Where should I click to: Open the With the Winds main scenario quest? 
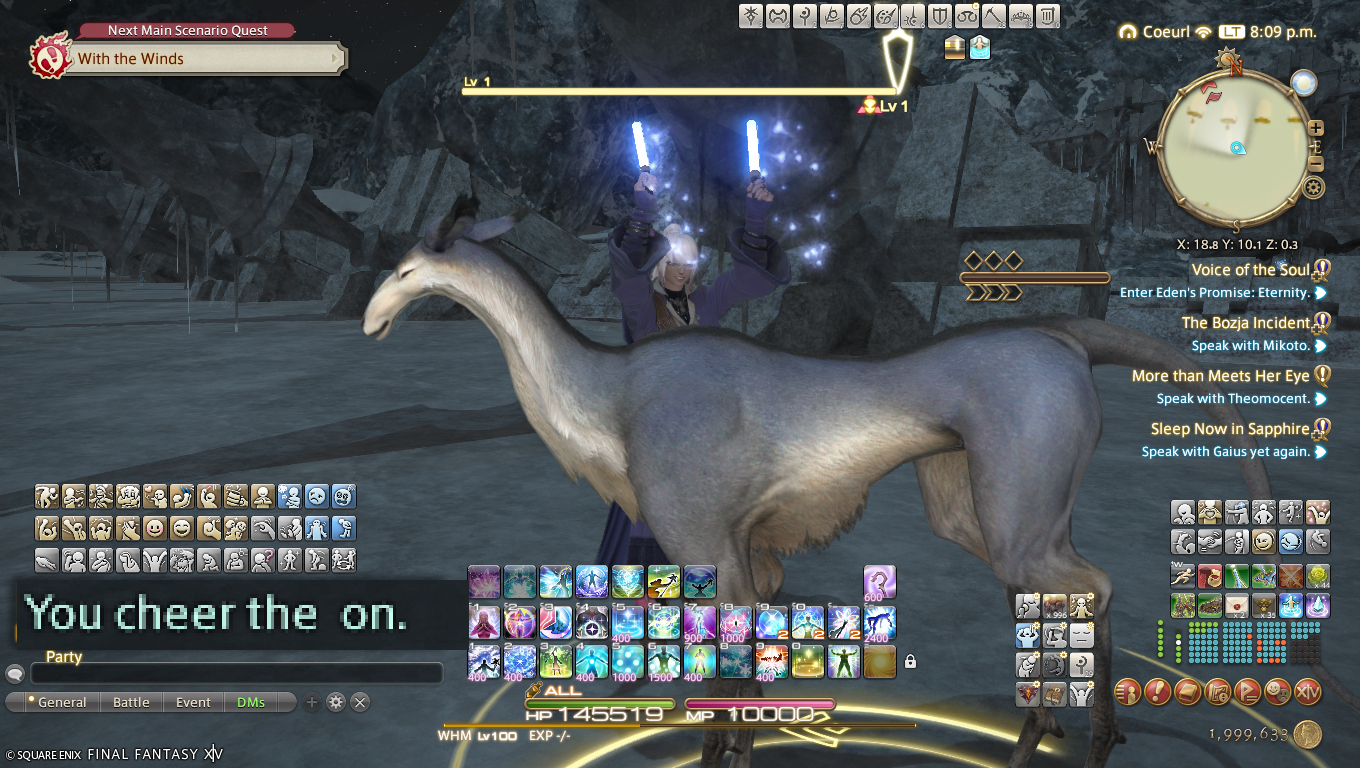200,59
